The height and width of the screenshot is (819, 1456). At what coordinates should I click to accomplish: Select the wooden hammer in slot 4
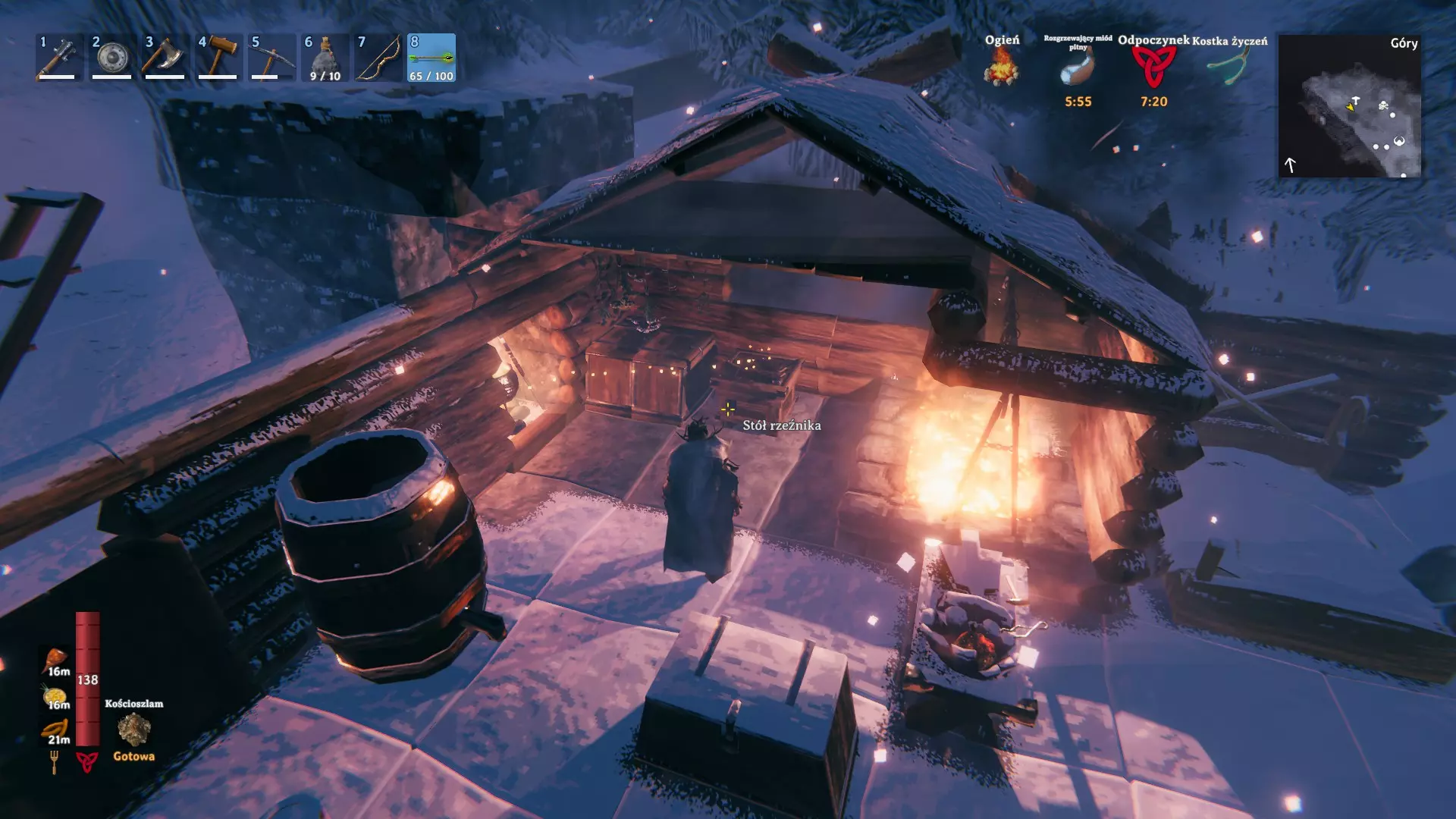coord(218,57)
